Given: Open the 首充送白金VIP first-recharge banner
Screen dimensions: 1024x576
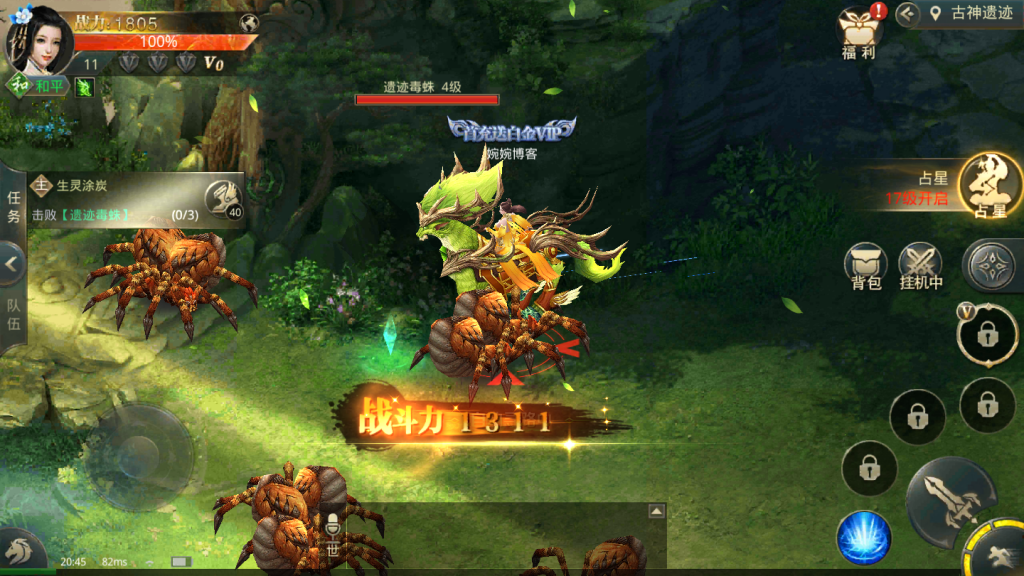Looking at the screenshot, I should click(512, 129).
